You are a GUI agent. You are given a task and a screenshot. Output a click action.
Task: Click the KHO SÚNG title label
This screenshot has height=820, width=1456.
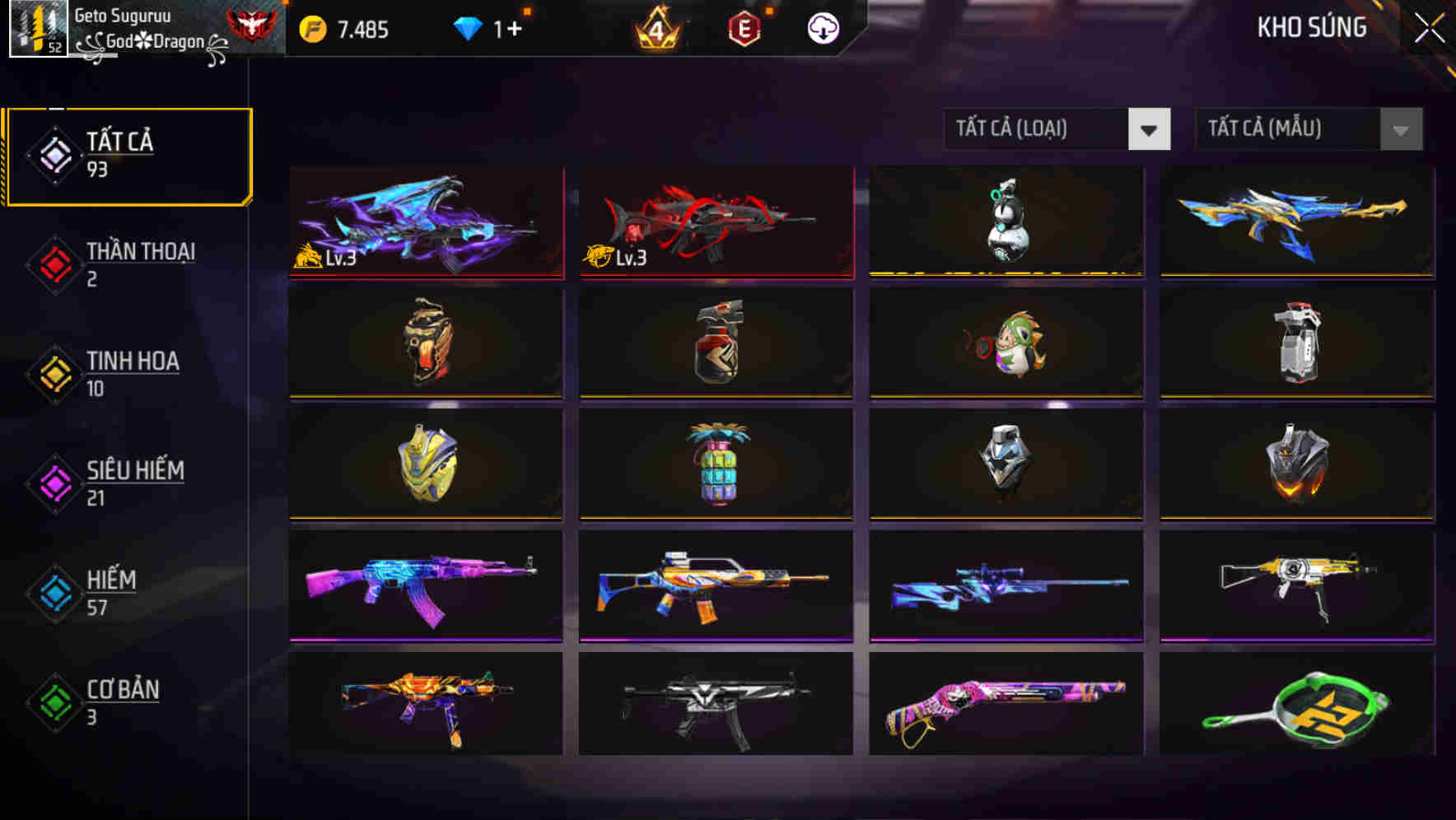[x=1312, y=27]
